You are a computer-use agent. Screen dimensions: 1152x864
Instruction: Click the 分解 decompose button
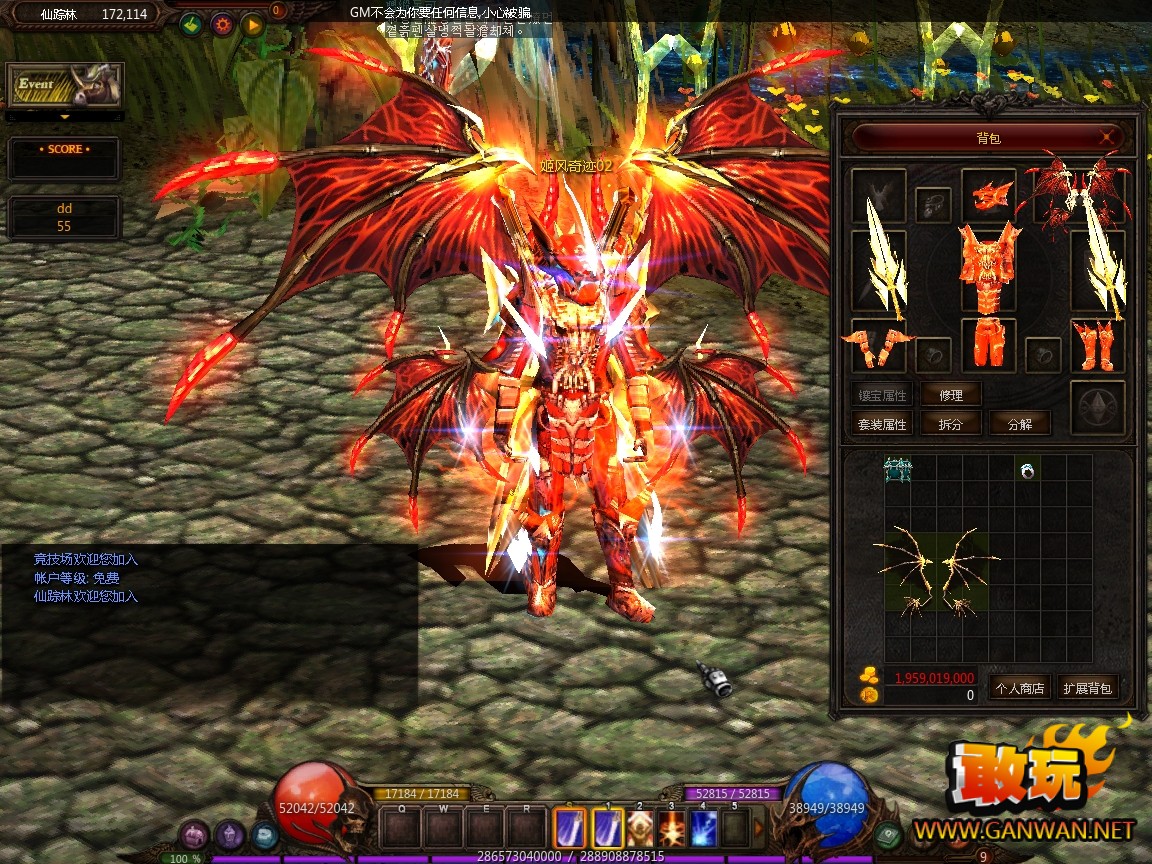[x=1020, y=424]
